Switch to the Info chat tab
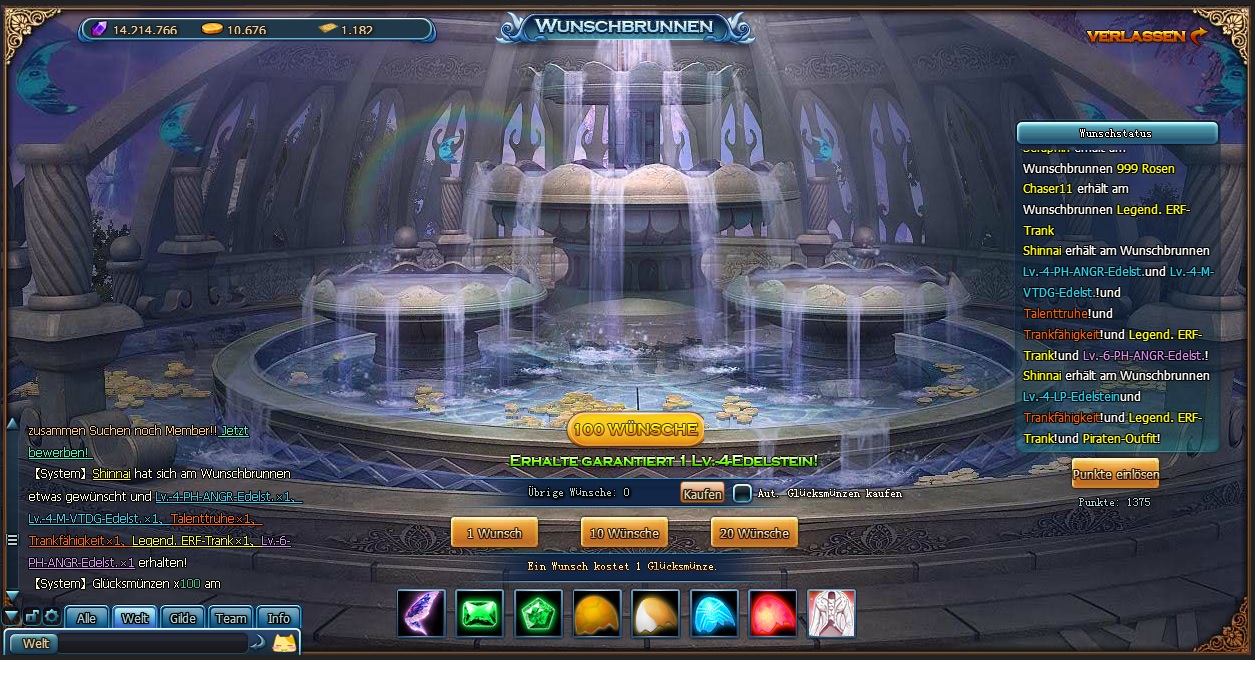1255x675 pixels. pos(279,618)
